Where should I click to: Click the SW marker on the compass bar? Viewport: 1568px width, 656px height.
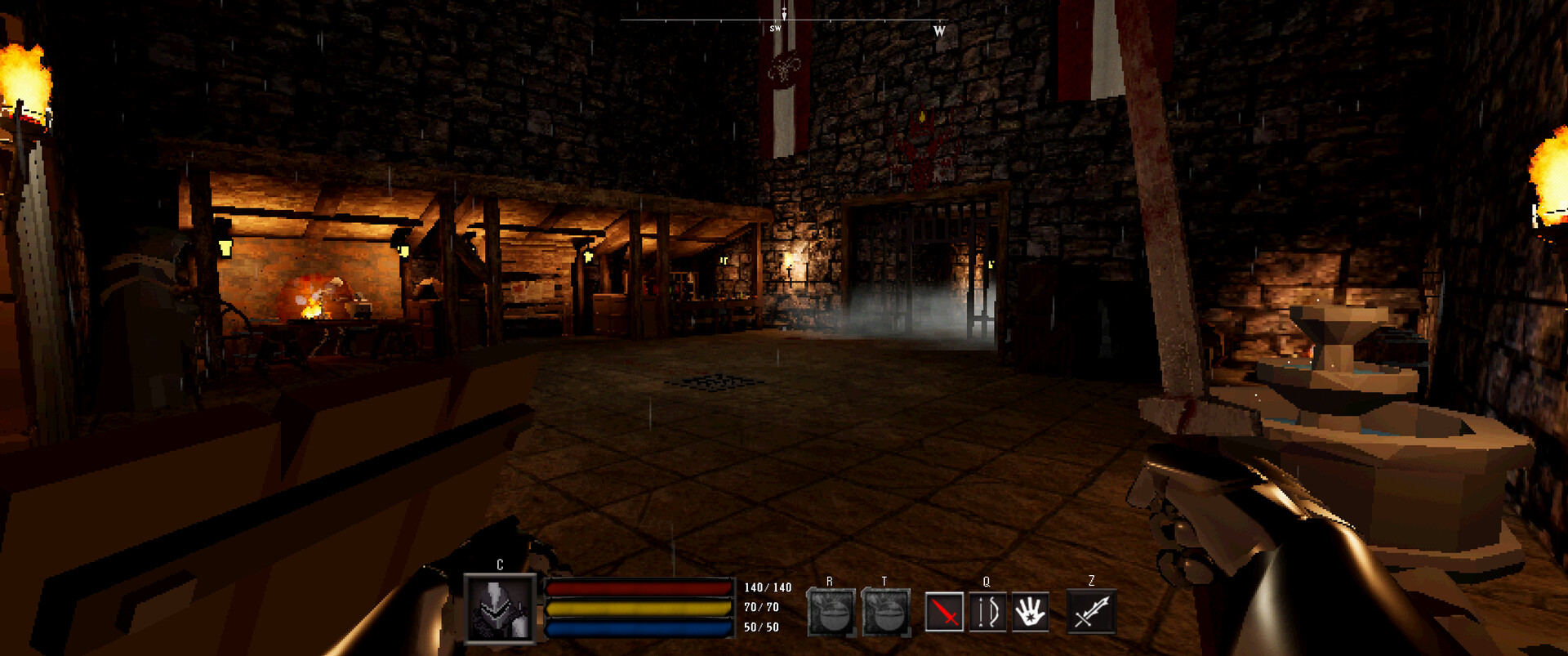coord(773,28)
